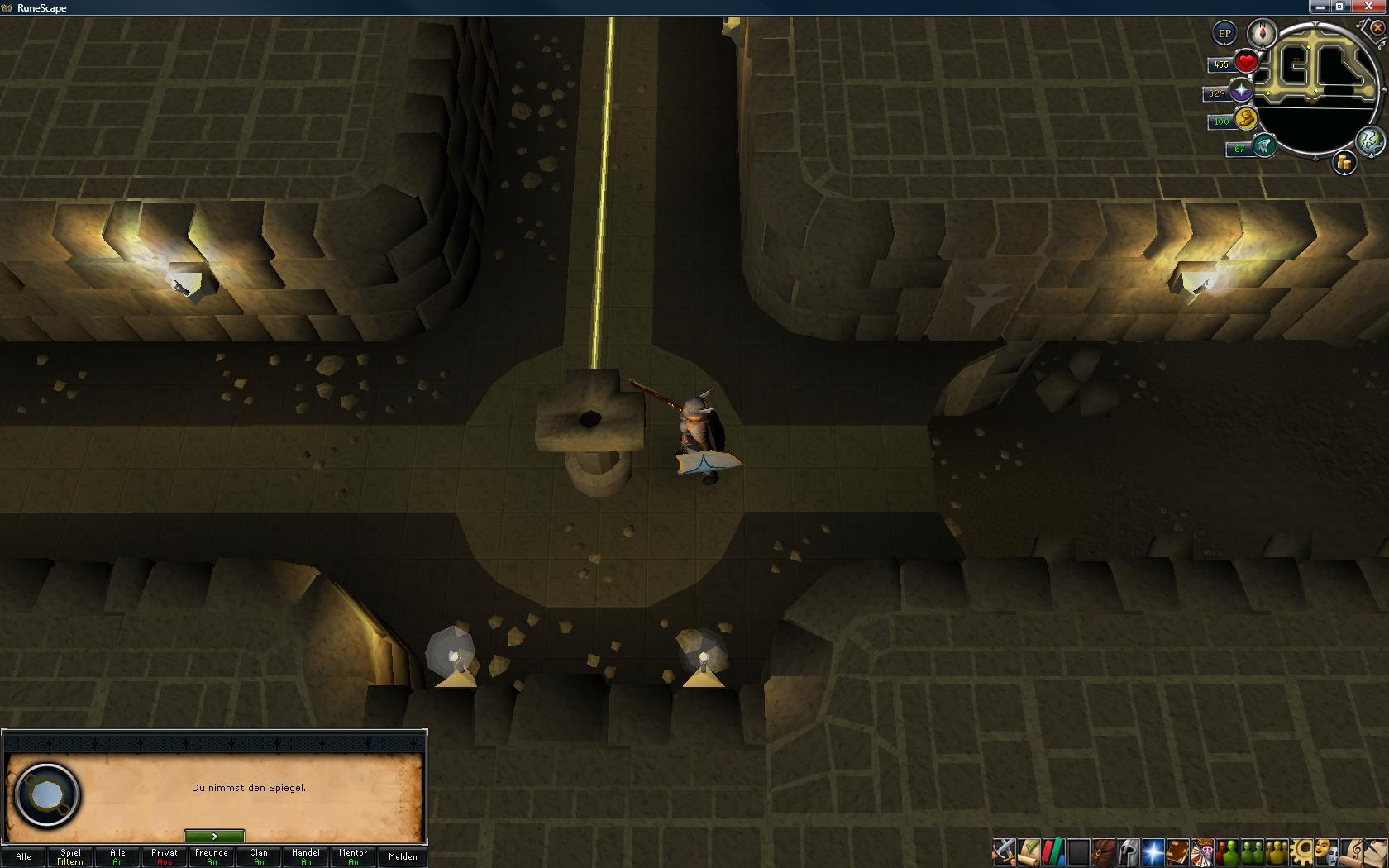Activate the prayer star orb
1389x868 pixels.
click(x=1241, y=92)
